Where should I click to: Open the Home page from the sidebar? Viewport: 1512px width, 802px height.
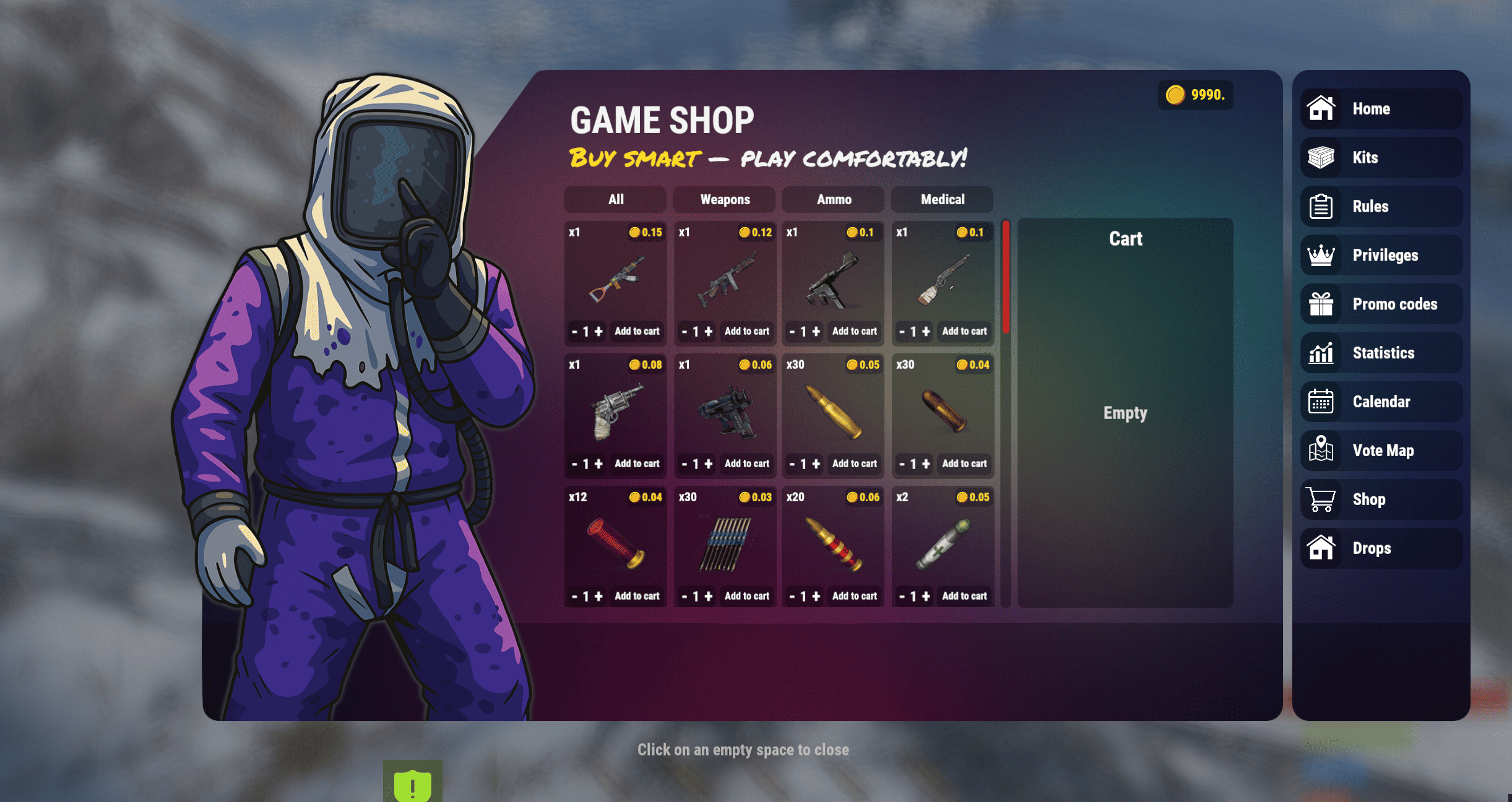coord(1381,108)
